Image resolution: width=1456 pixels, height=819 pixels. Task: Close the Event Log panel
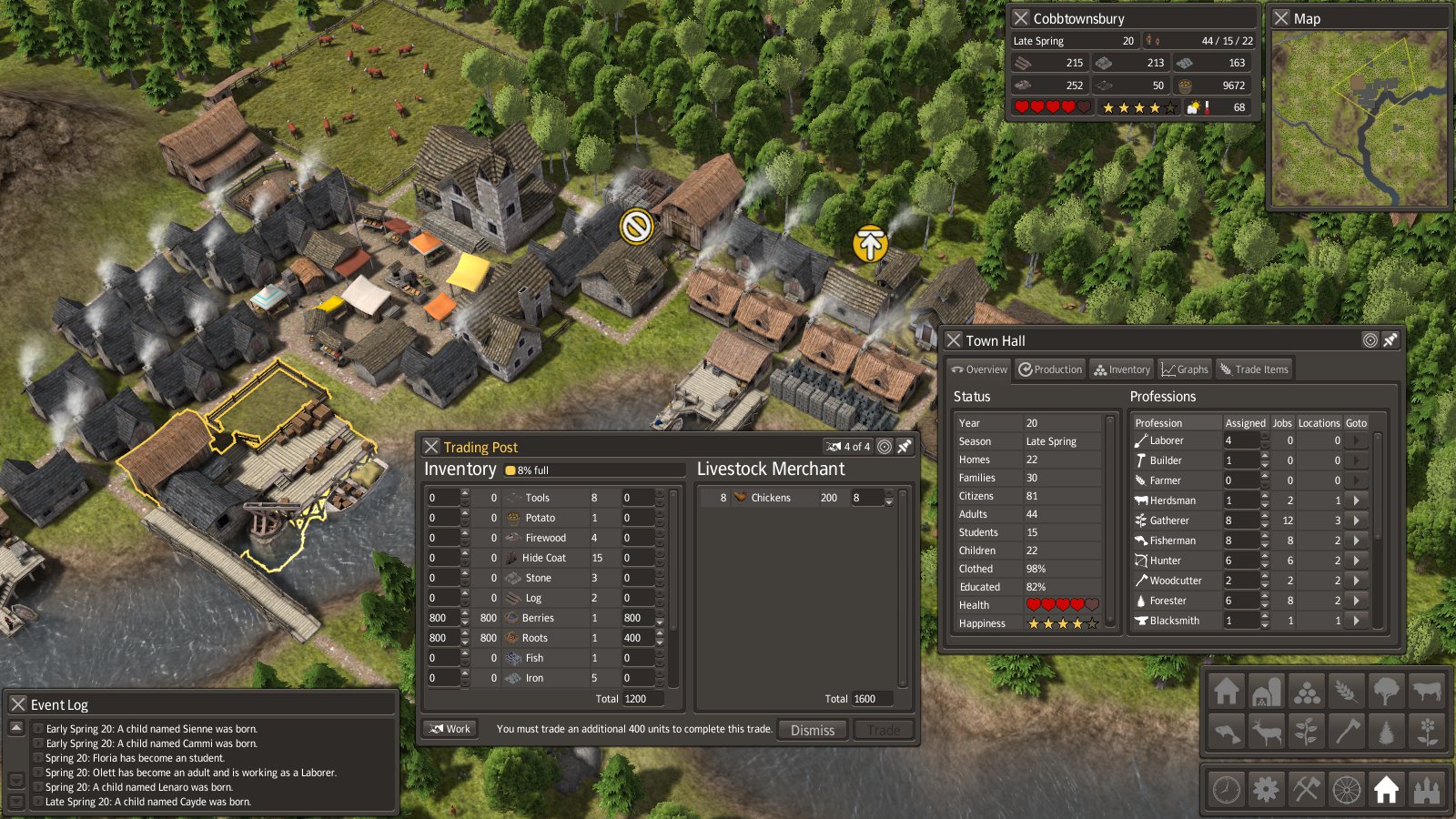(x=18, y=704)
